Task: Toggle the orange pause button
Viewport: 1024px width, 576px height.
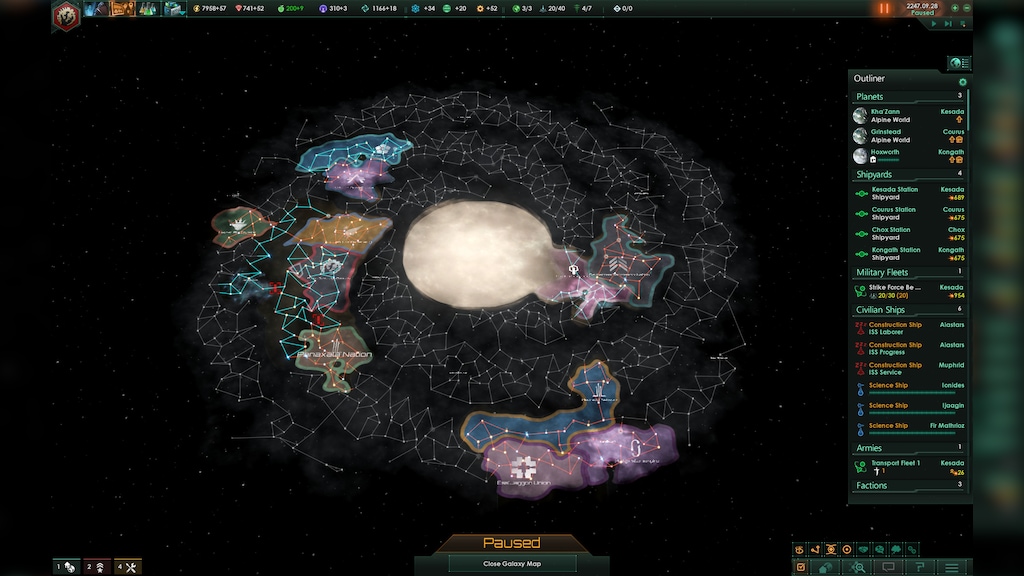Action: [x=883, y=9]
